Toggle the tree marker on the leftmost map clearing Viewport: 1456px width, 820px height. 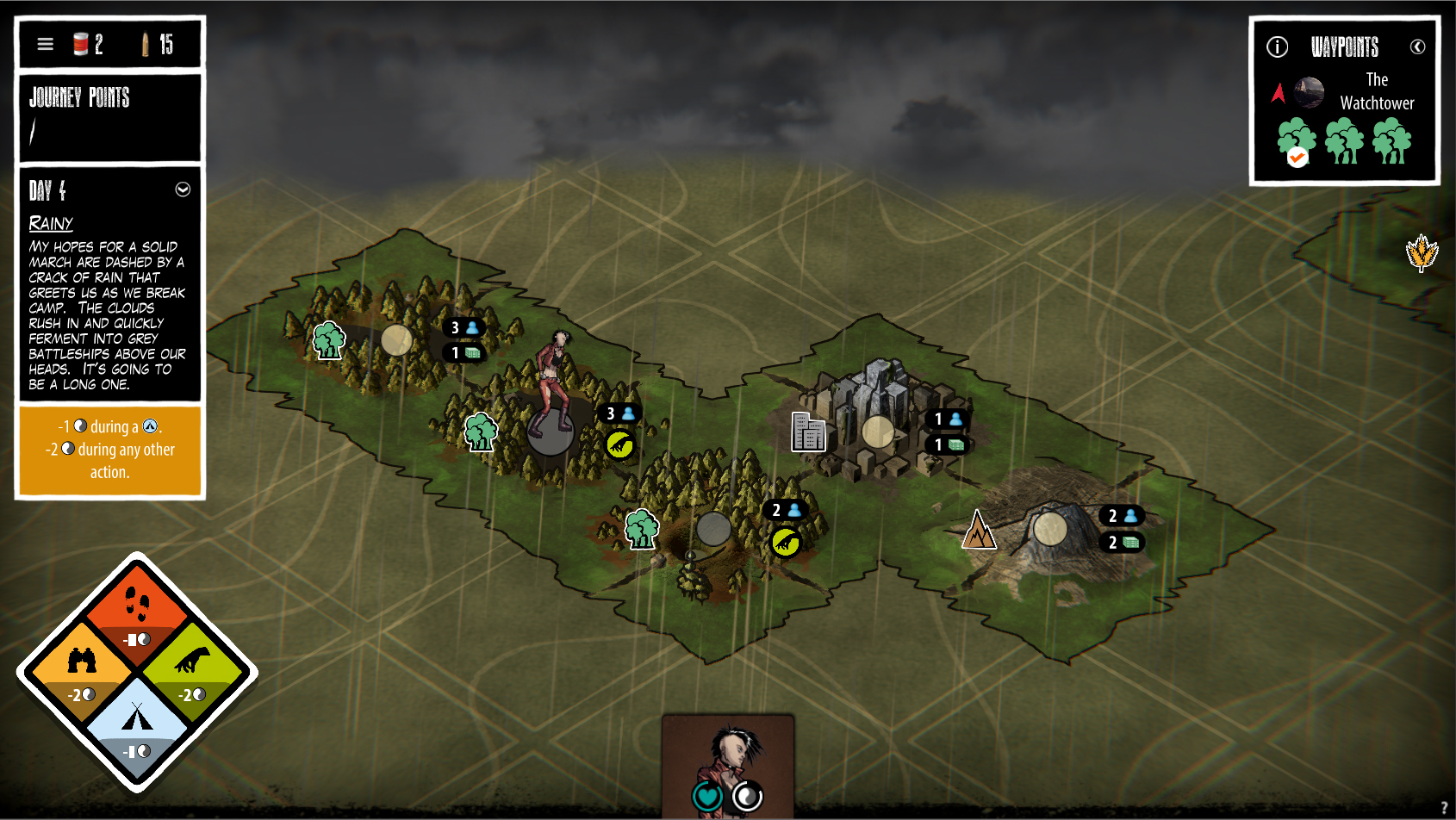327,340
